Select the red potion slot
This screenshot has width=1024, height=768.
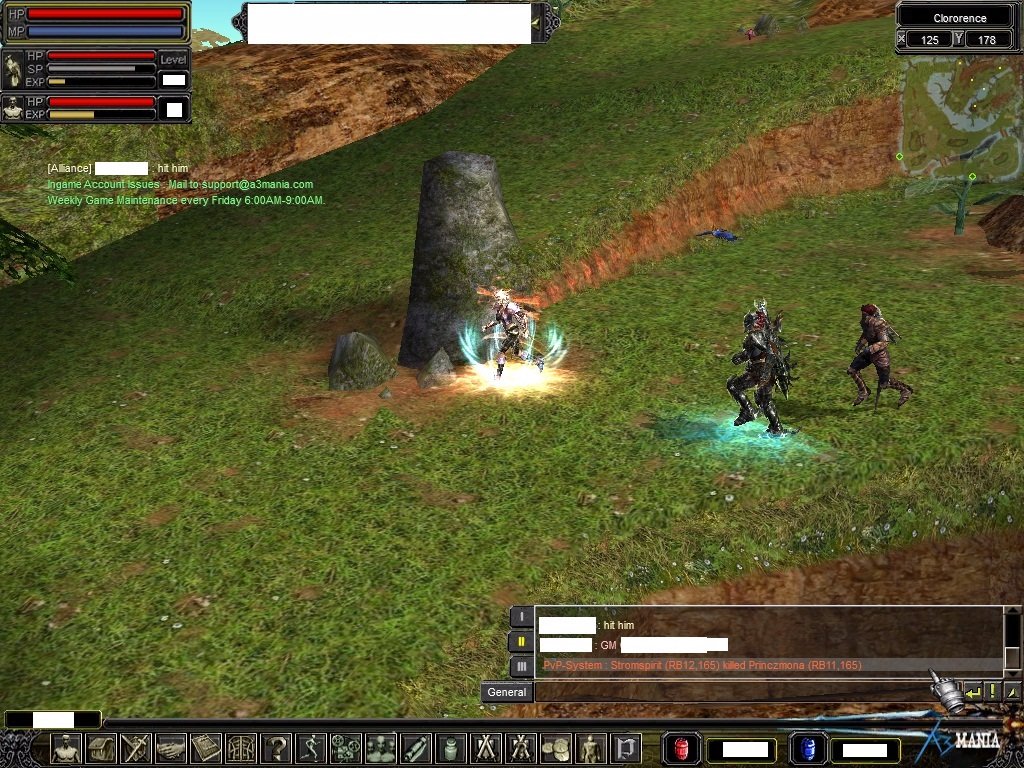(x=681, y=748)
